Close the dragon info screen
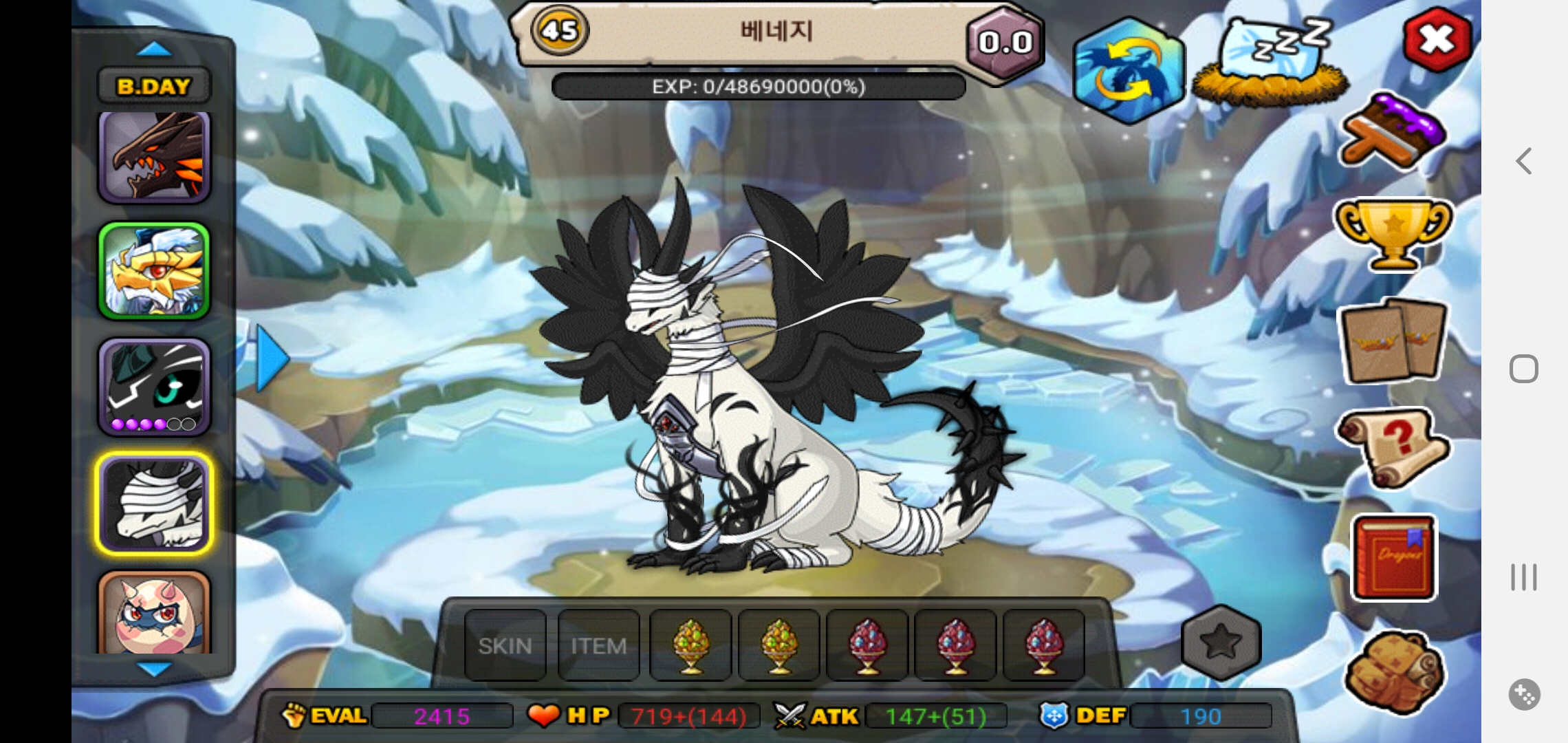The image size is (1568, 743). click(1437, 40)
